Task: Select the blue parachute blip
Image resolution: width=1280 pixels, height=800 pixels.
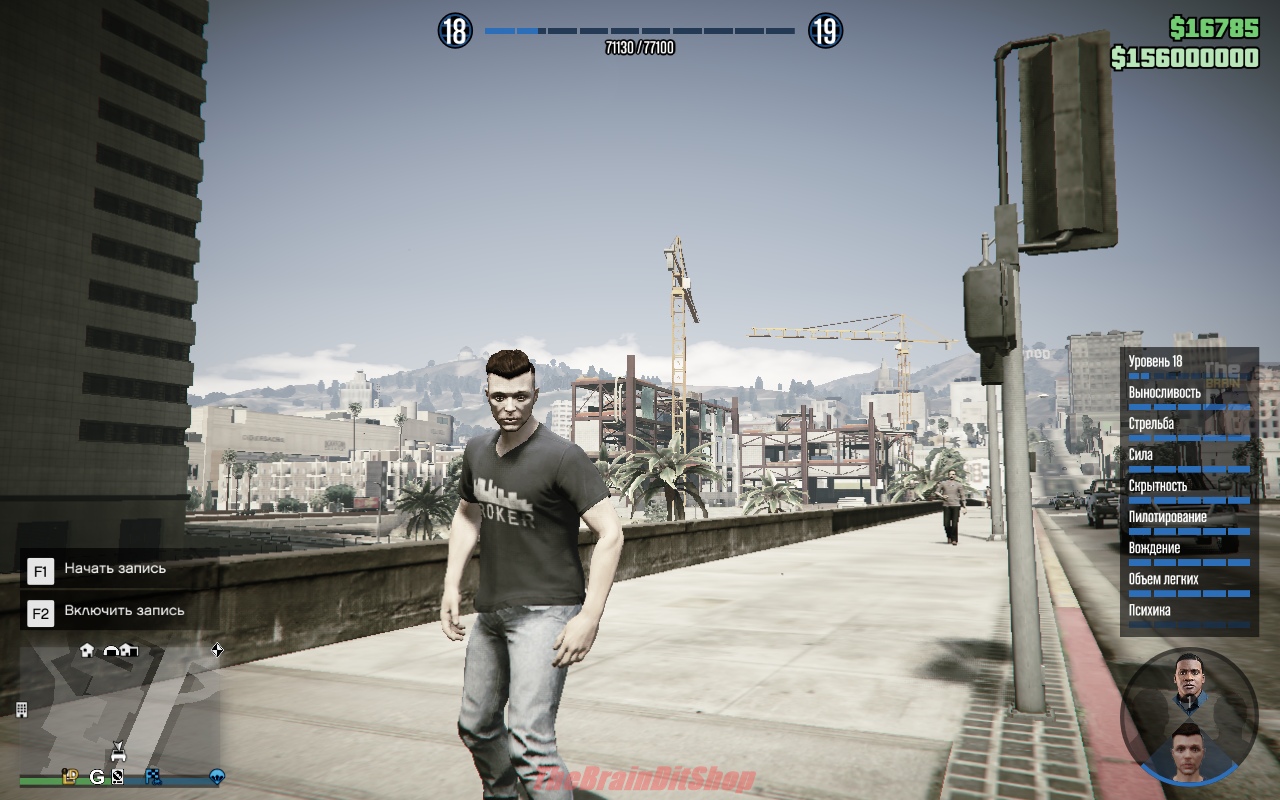Action: pyautogui.click(x=216, y=776)
